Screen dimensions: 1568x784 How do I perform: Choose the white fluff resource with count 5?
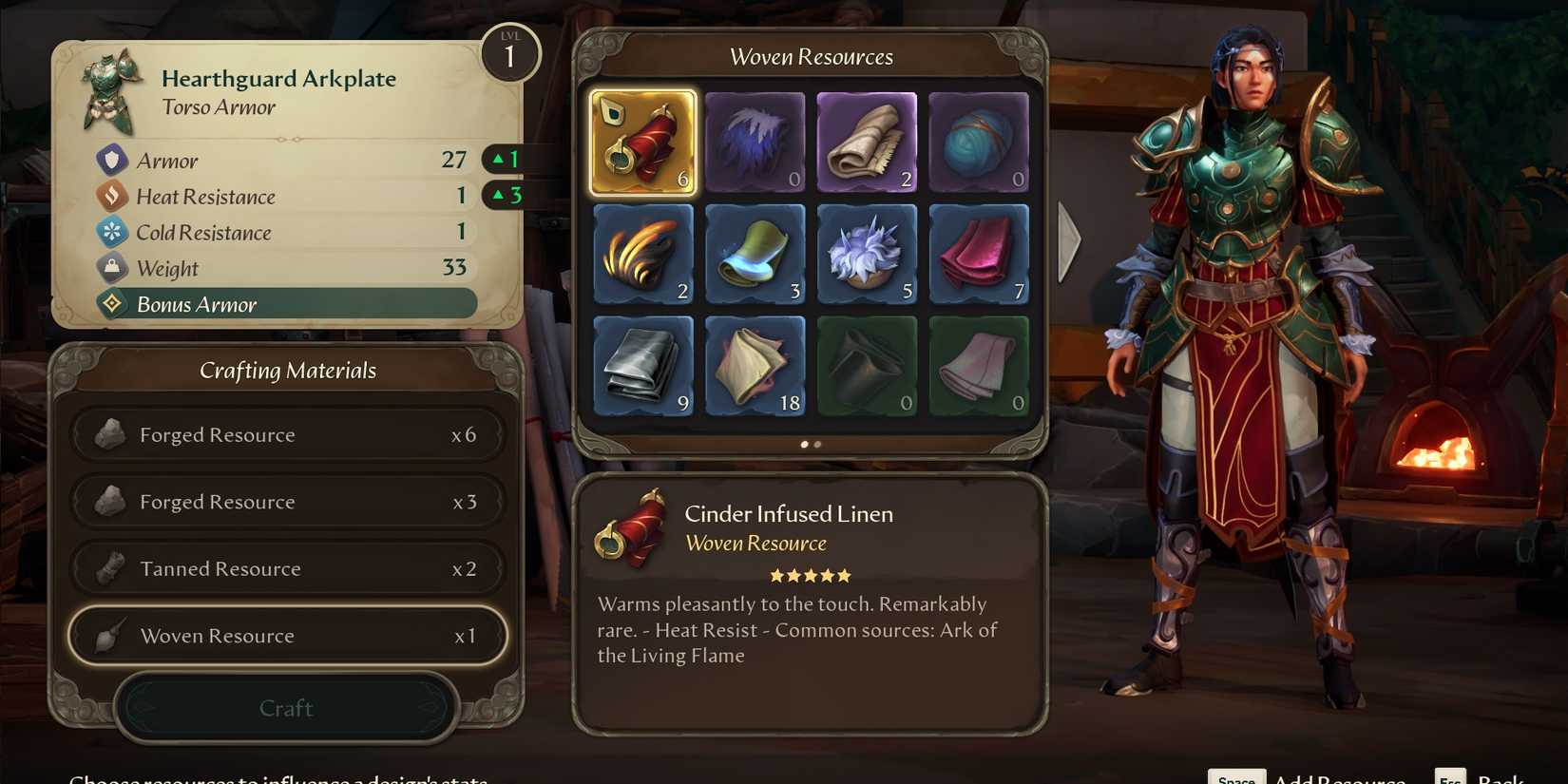[x=868, y=254]
